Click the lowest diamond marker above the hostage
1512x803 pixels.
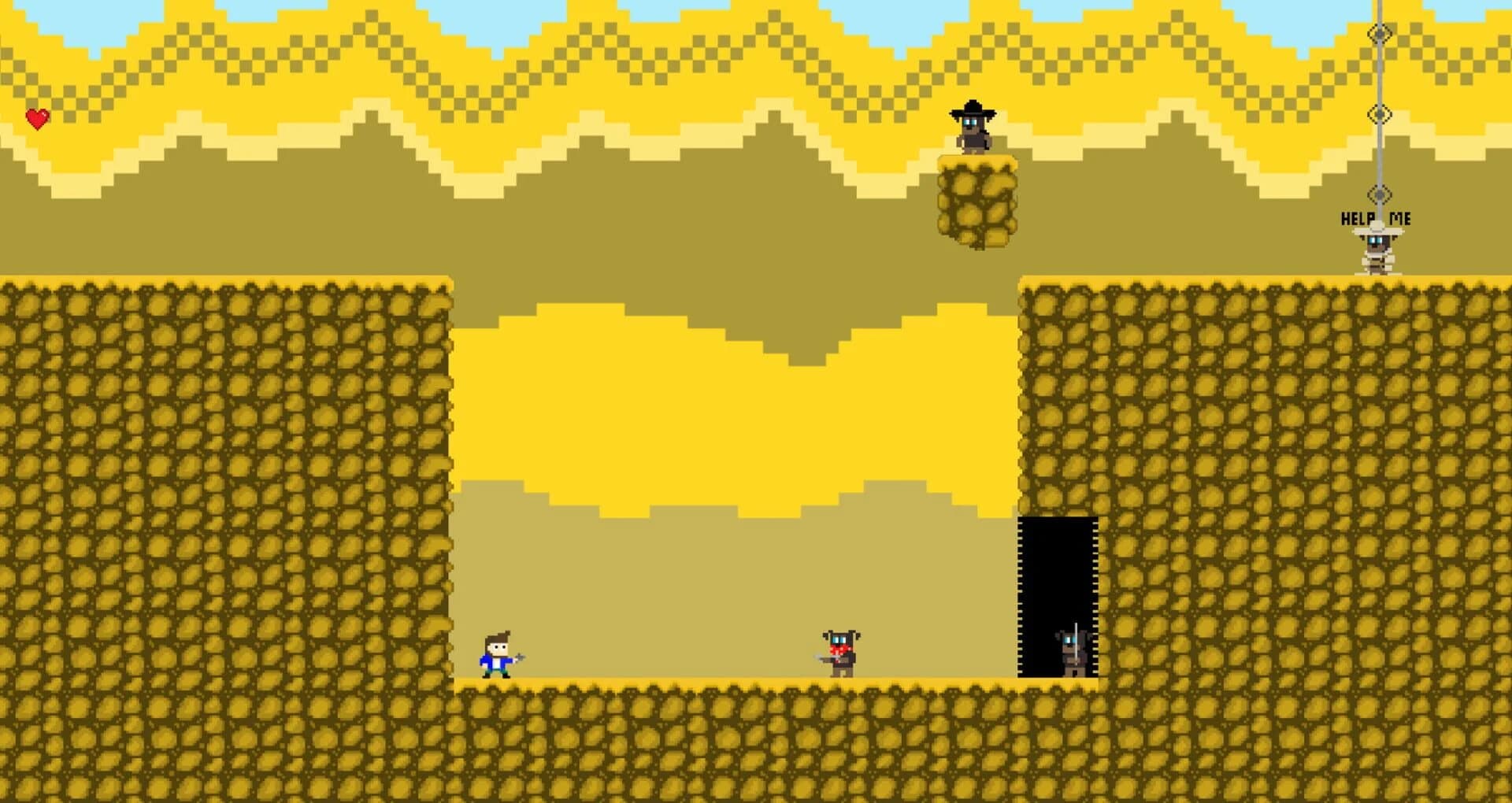point(1380,194)
